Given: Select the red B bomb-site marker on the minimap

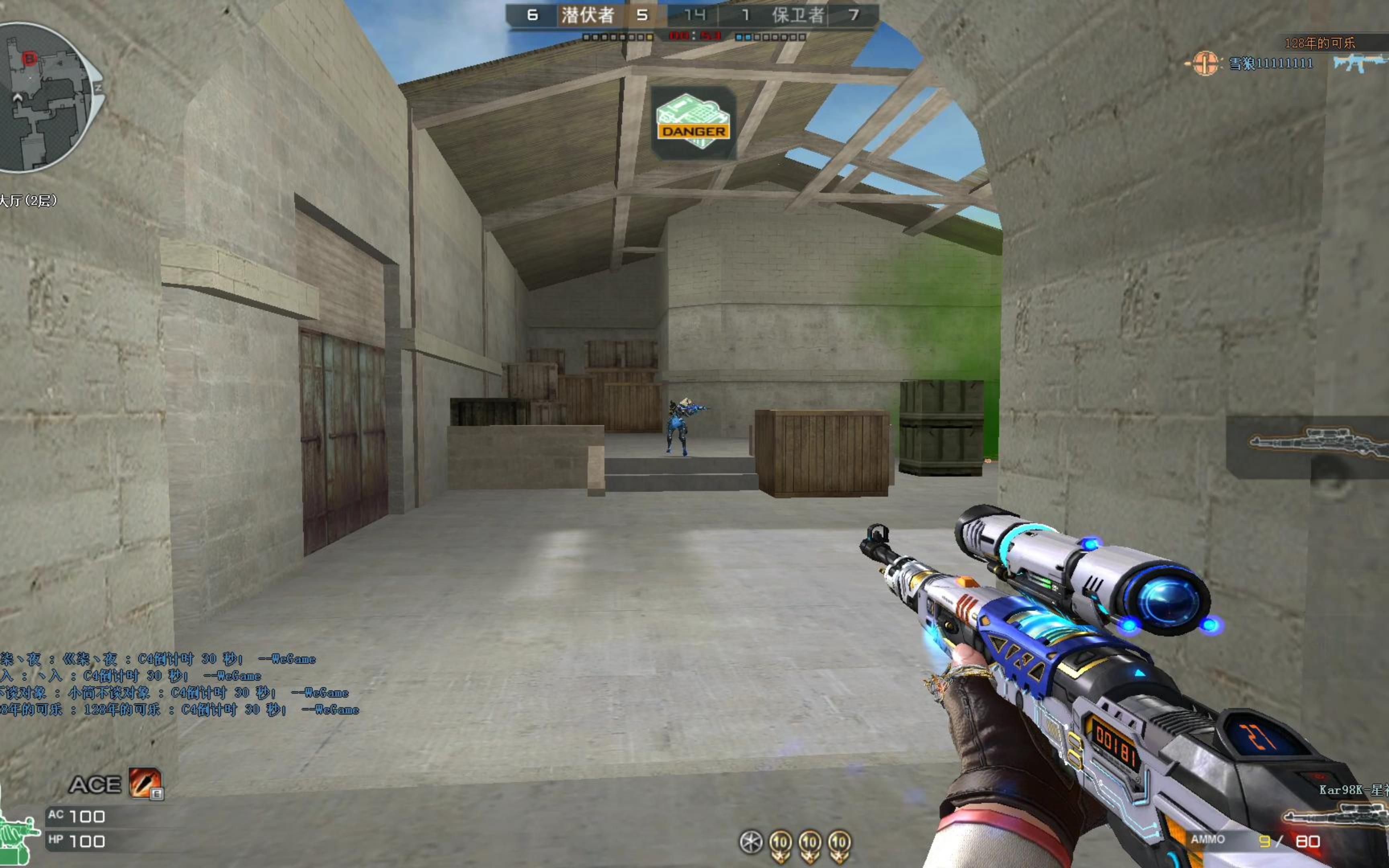Looking at the screenshot, I should [29, 58].
